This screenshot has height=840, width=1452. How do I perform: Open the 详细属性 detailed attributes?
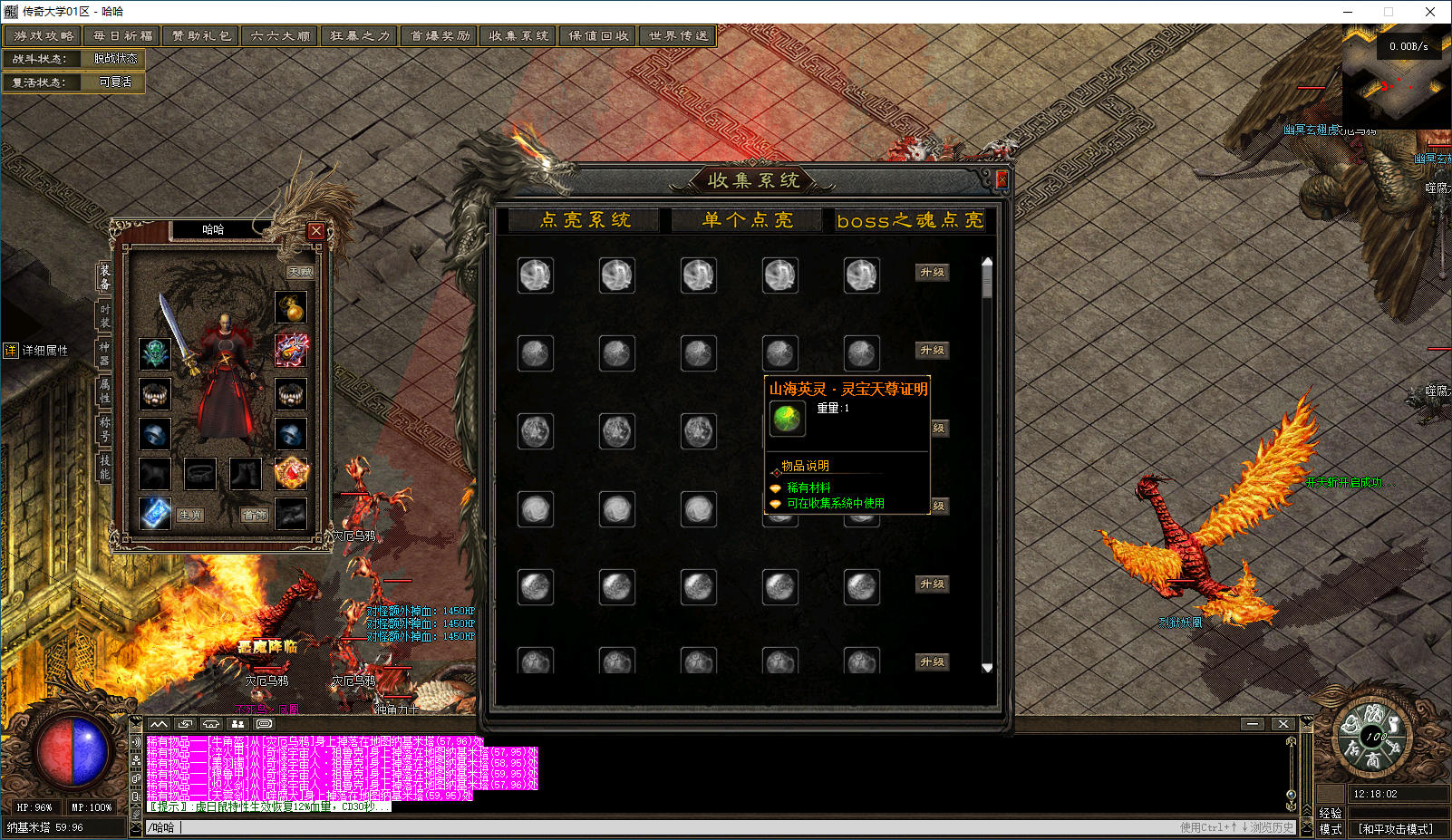point(36,351)
